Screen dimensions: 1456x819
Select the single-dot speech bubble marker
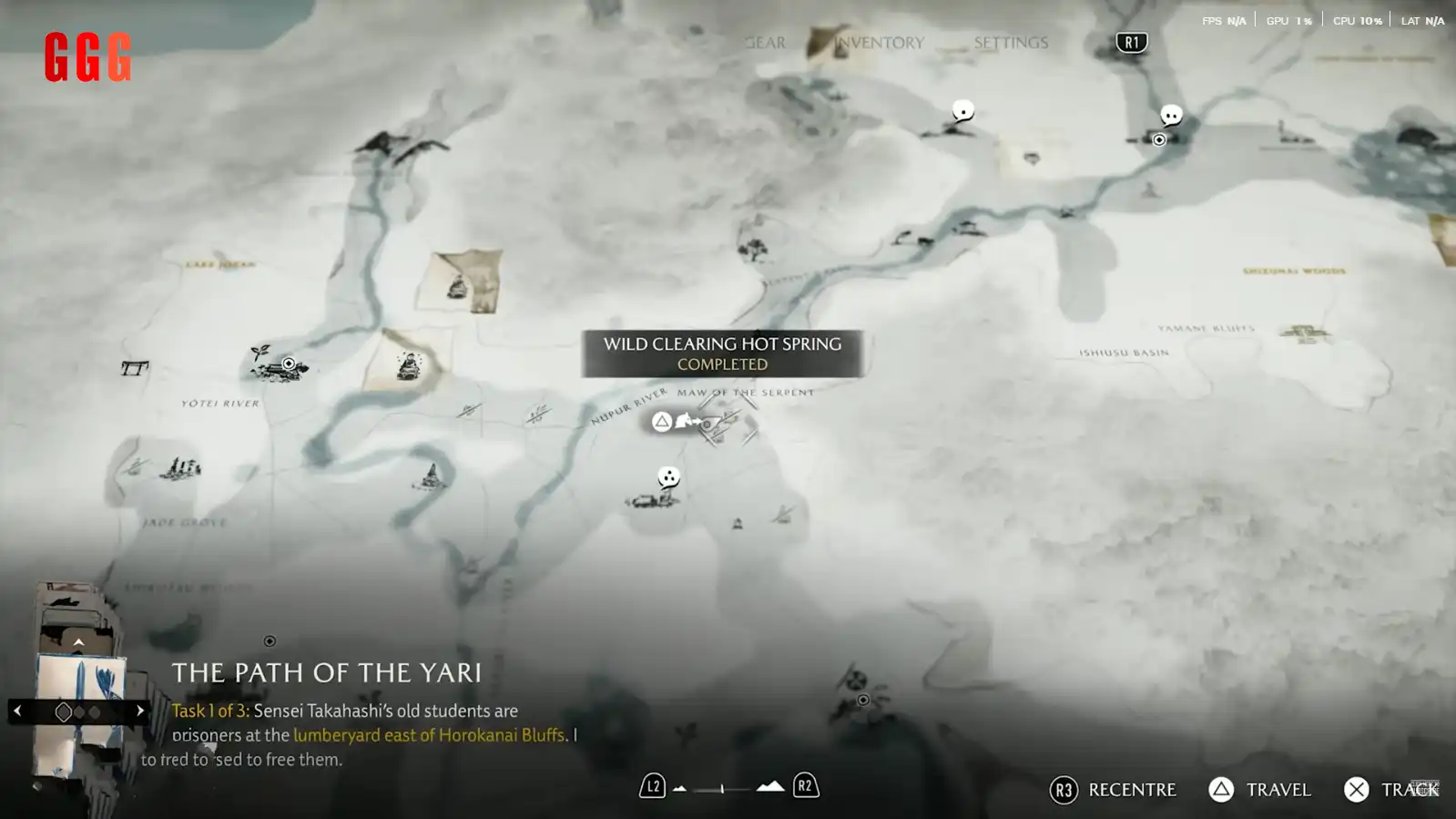[962, 111]
